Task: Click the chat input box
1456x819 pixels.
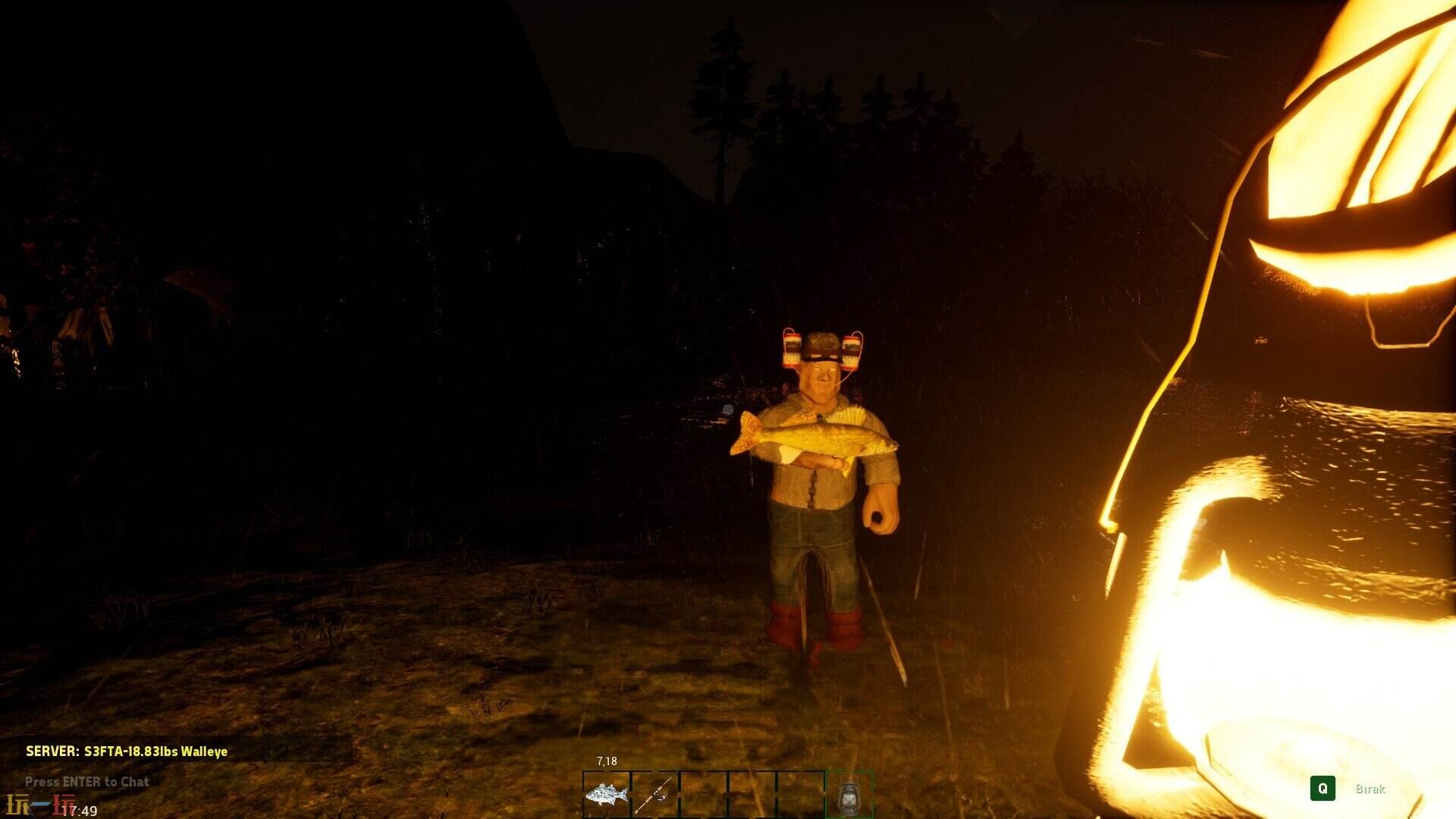Action: [87, 782]
